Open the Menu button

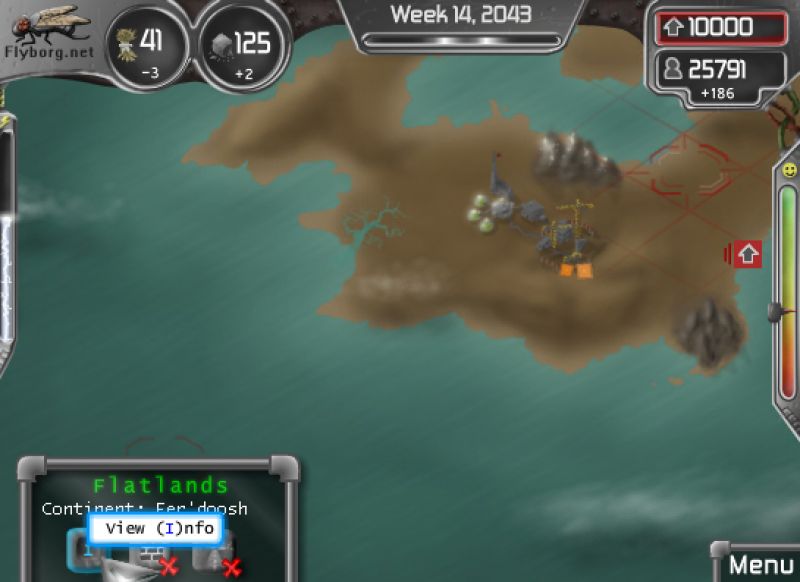[x=759, y=565]
